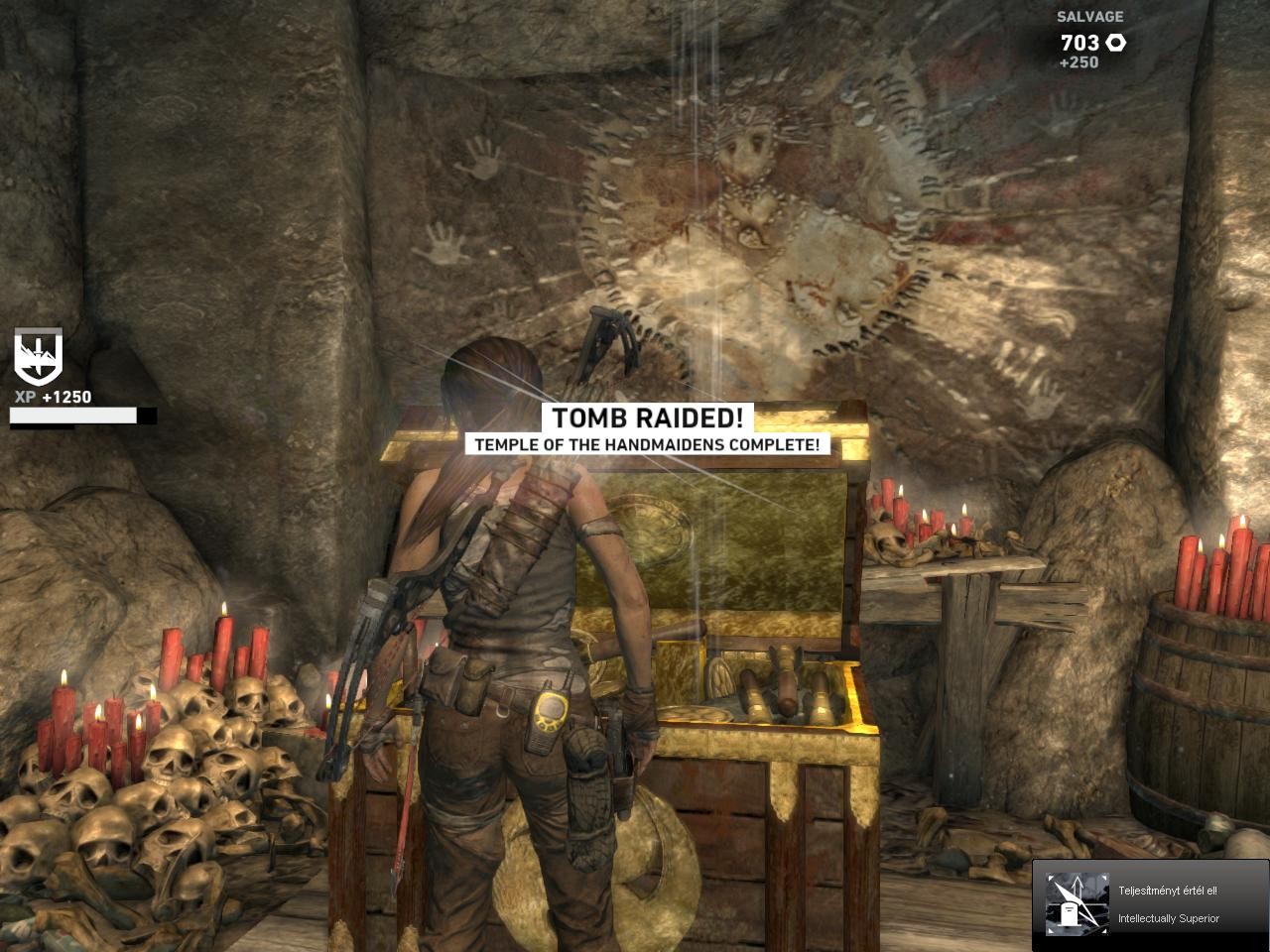The image size is (1270, 952).
Task: Click the XP shield emblem icon
Action: pos(38,357)
